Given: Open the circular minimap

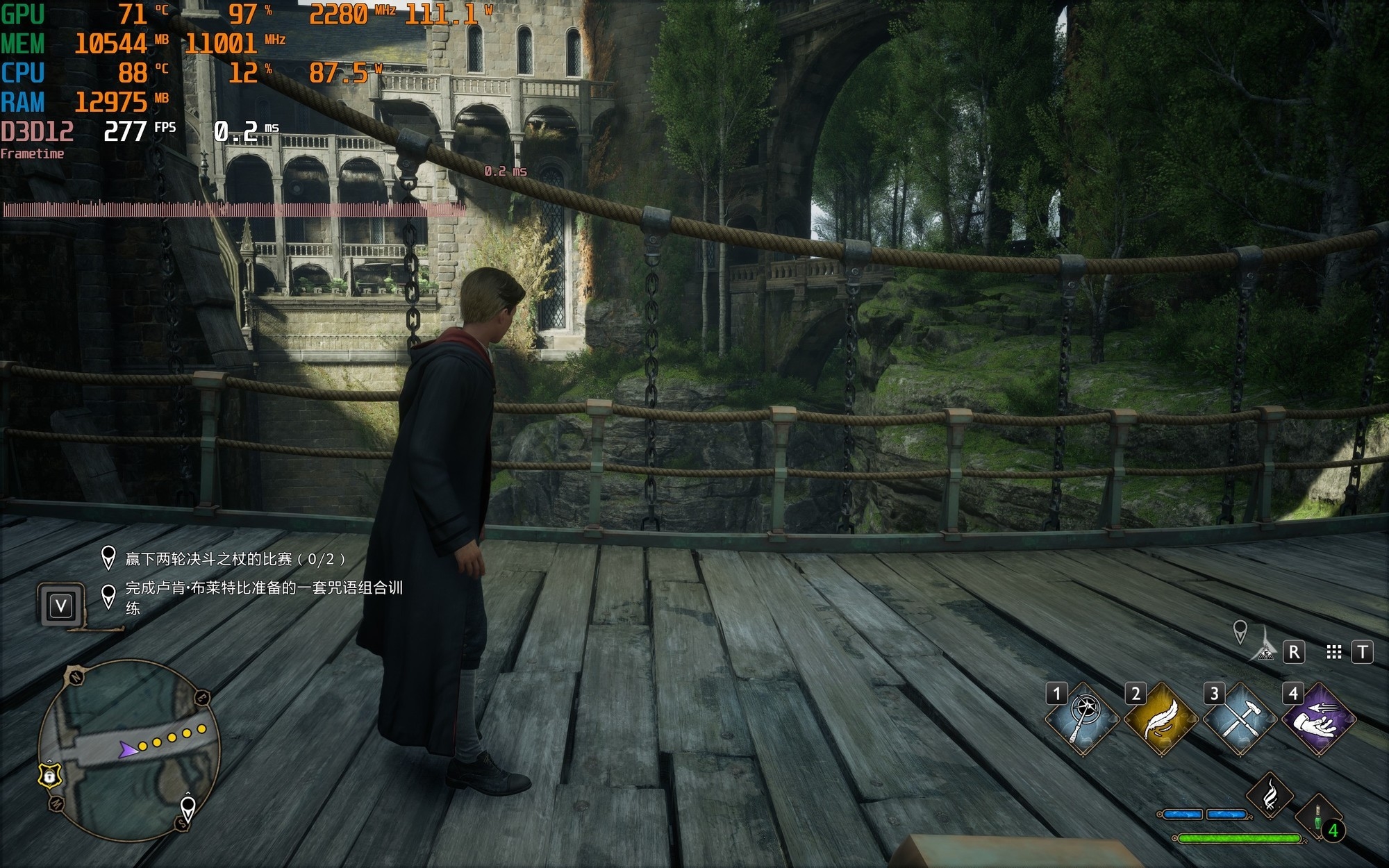Looking at the screenshot, I should tap(129, 750).
